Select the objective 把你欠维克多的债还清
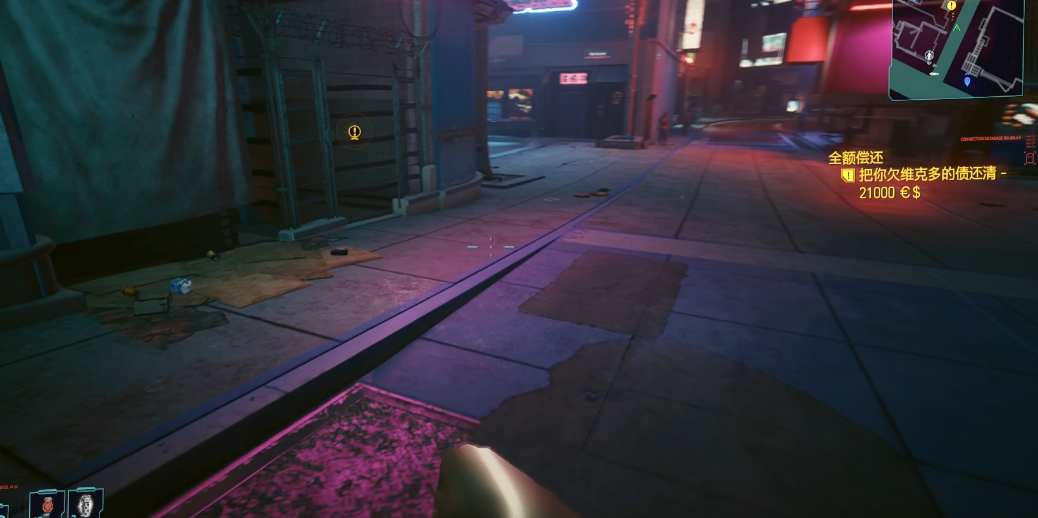1038x518 pixels. (931, 174)
